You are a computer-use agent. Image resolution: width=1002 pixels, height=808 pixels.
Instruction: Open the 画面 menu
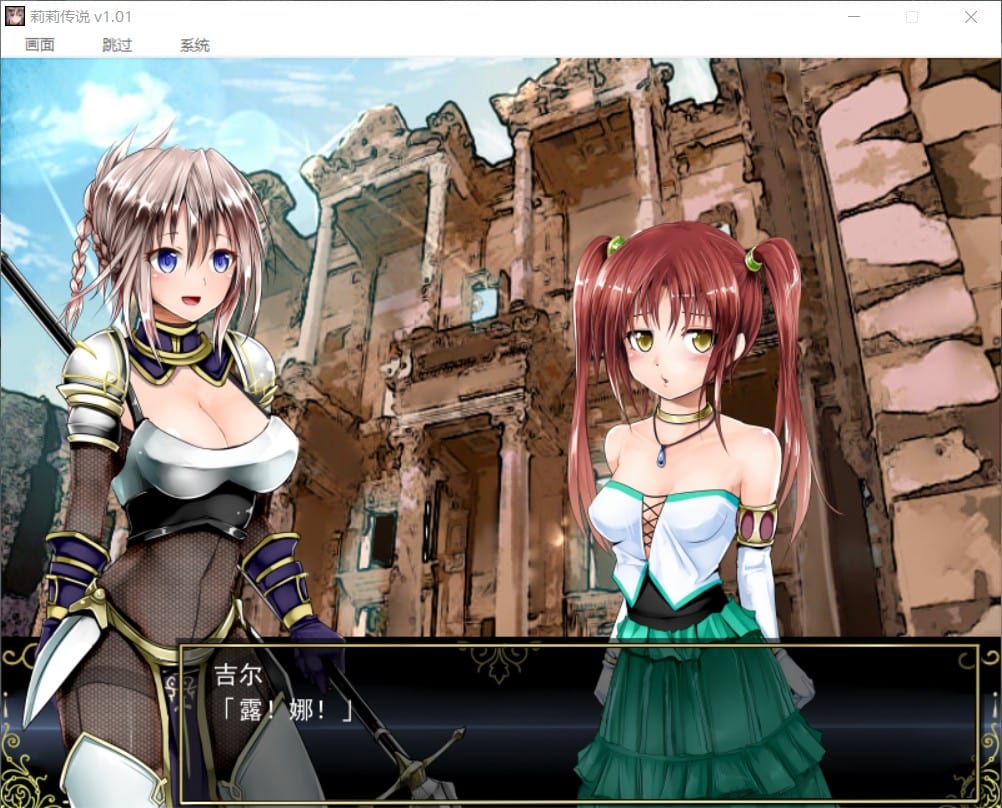[40, 45]
